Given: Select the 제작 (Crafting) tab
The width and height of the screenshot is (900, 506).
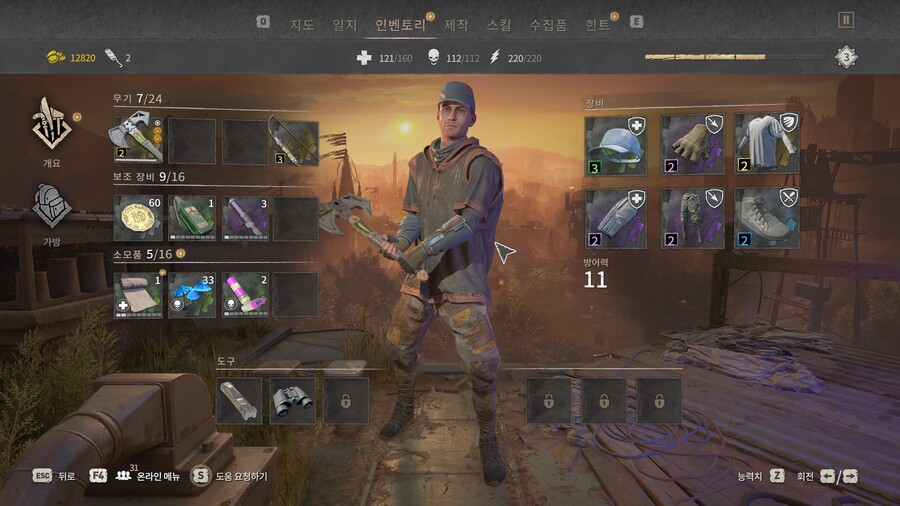Looking at the screenshot, I should (456, 24).
